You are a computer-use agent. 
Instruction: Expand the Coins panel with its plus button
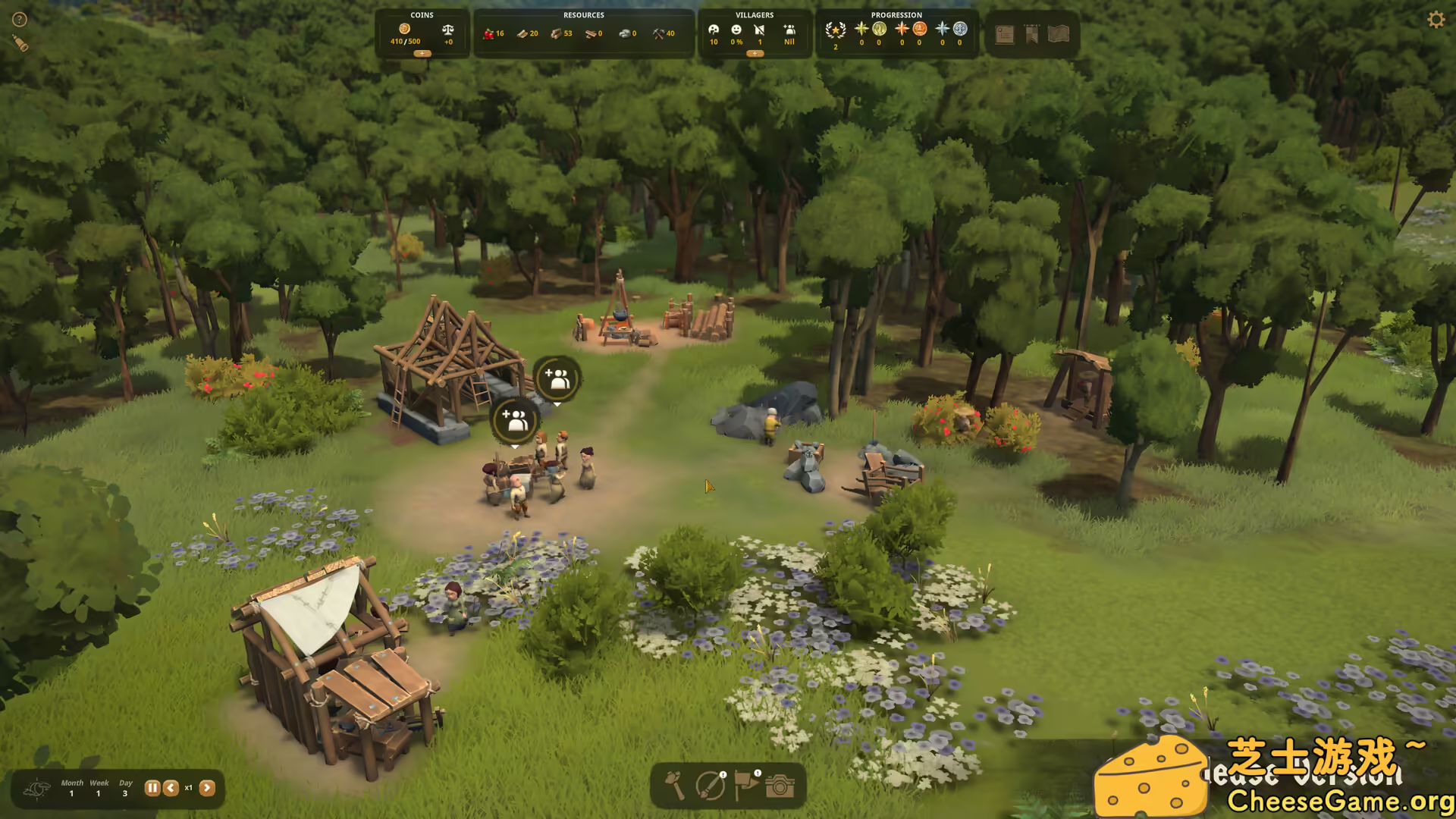click(x=422, y=54)
